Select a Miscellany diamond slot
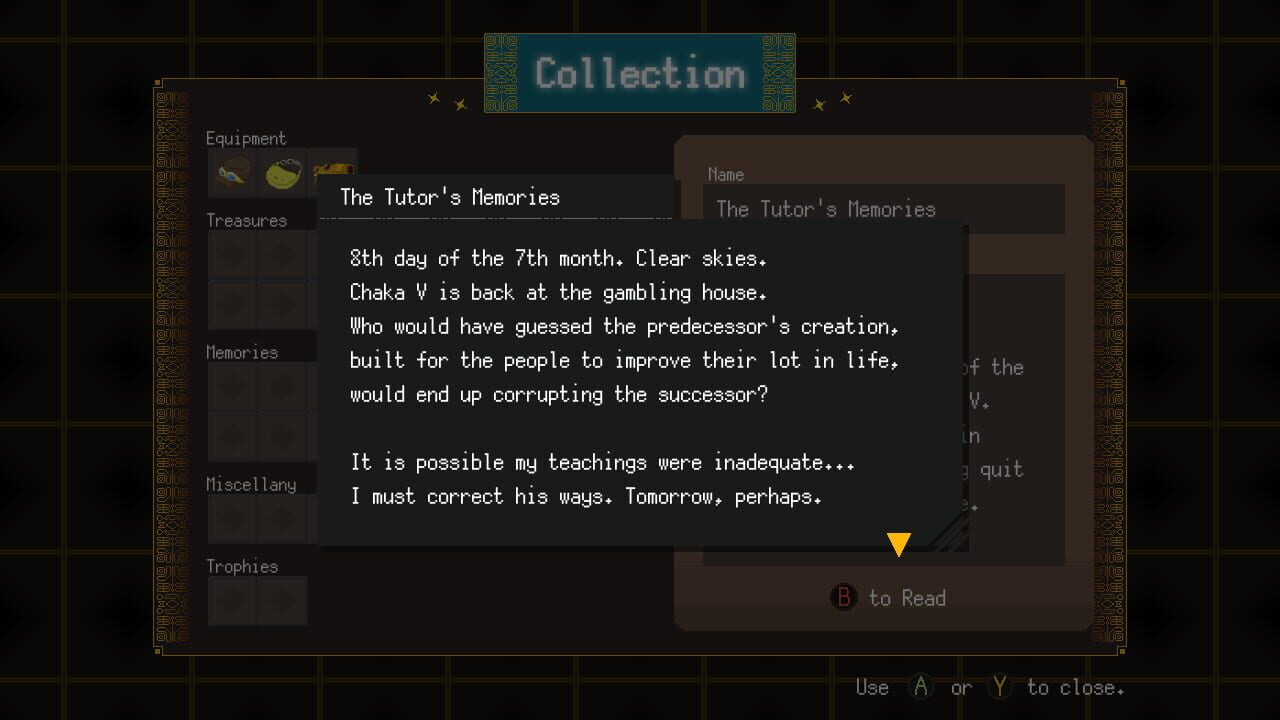The width and height of the screenshot is (1280, 720). [230, 517]
